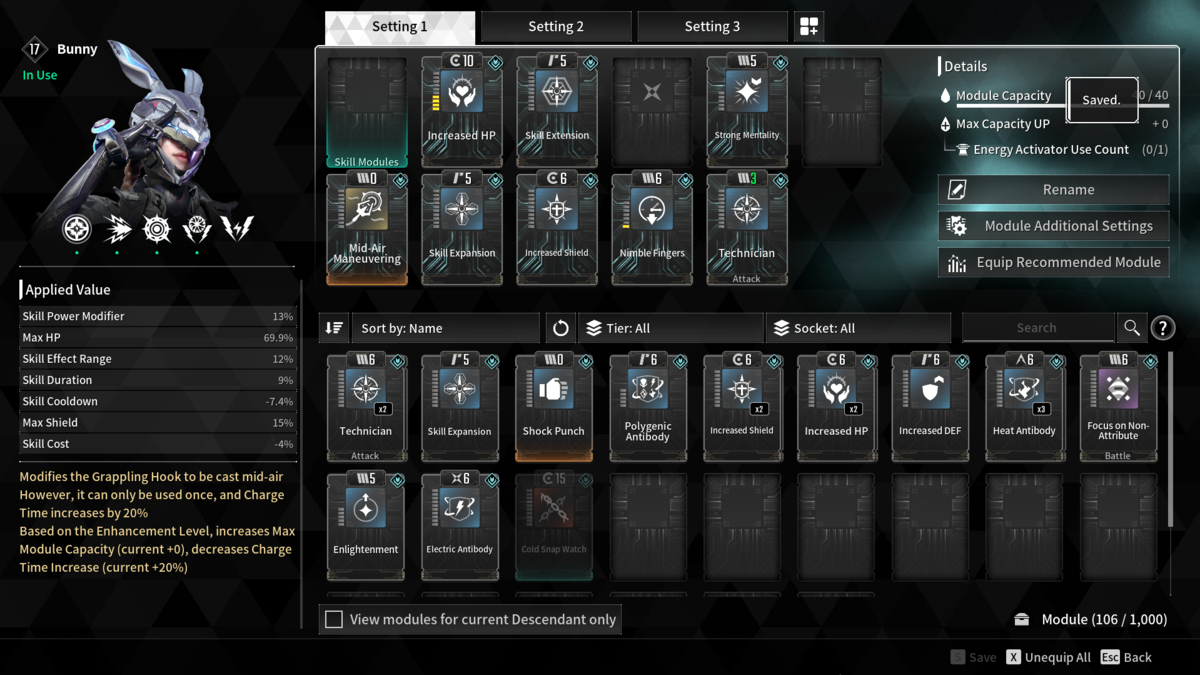This screenshot has width=1200, height=675.
Task: Switch to the Setting 3 tab
Action: 712,27
